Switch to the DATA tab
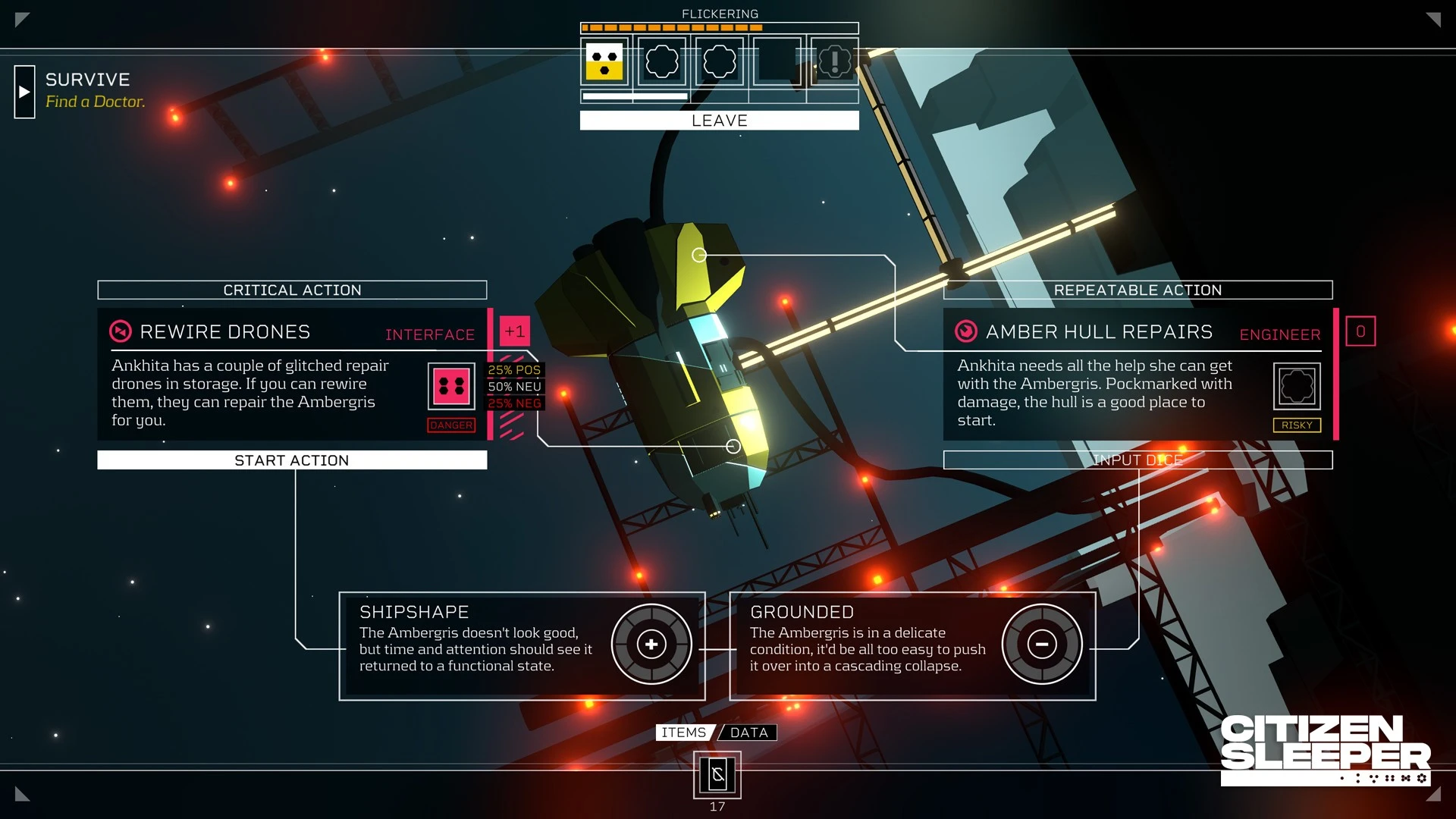 (x=749, y=733)
